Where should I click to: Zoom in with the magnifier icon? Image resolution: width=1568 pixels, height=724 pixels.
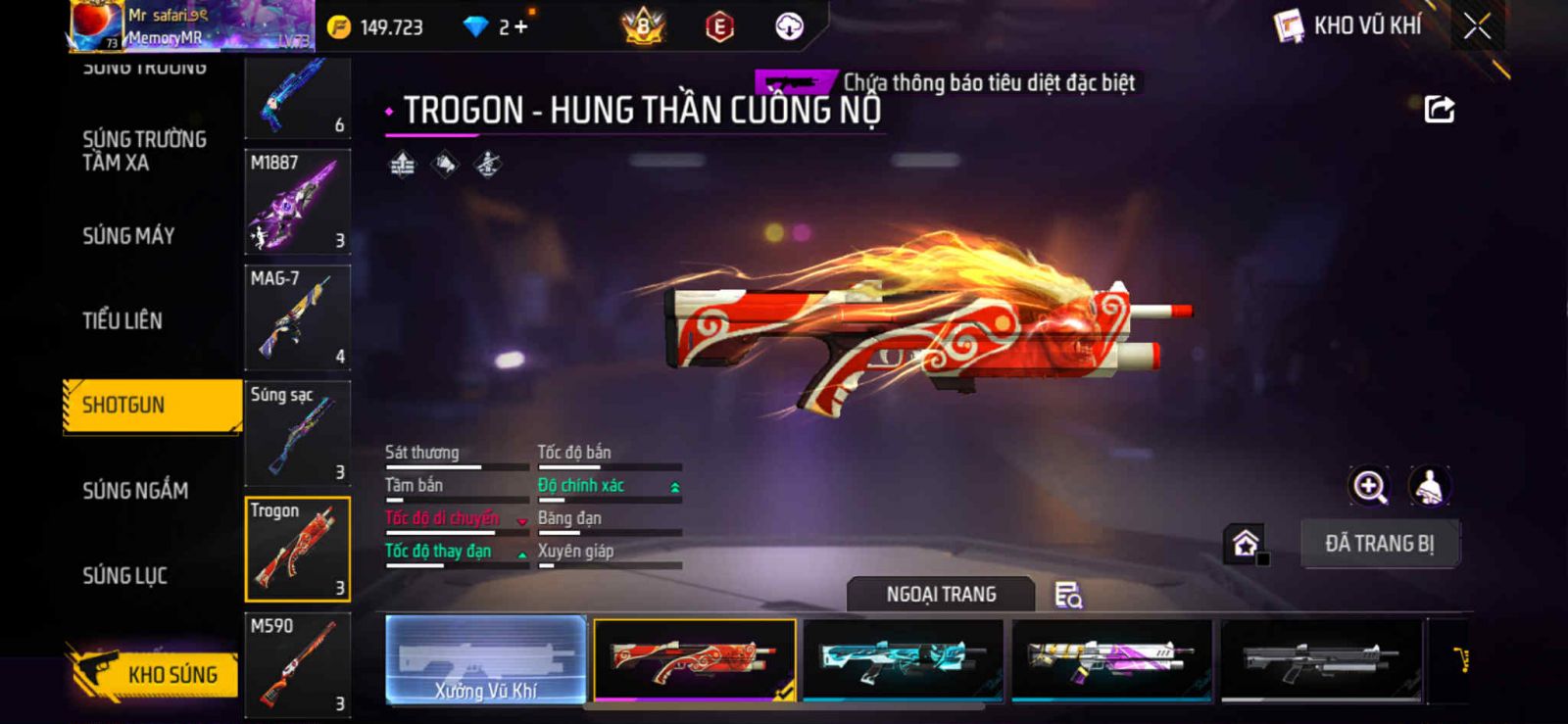1369,486
